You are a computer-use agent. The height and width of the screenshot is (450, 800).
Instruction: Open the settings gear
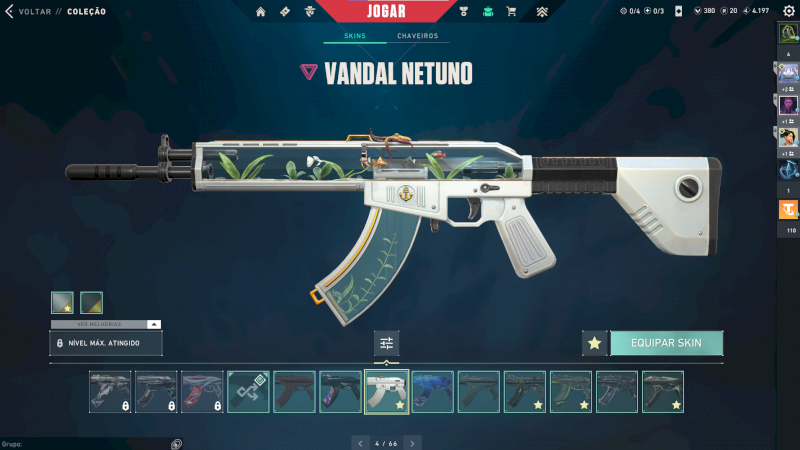(x=788, y=12)
